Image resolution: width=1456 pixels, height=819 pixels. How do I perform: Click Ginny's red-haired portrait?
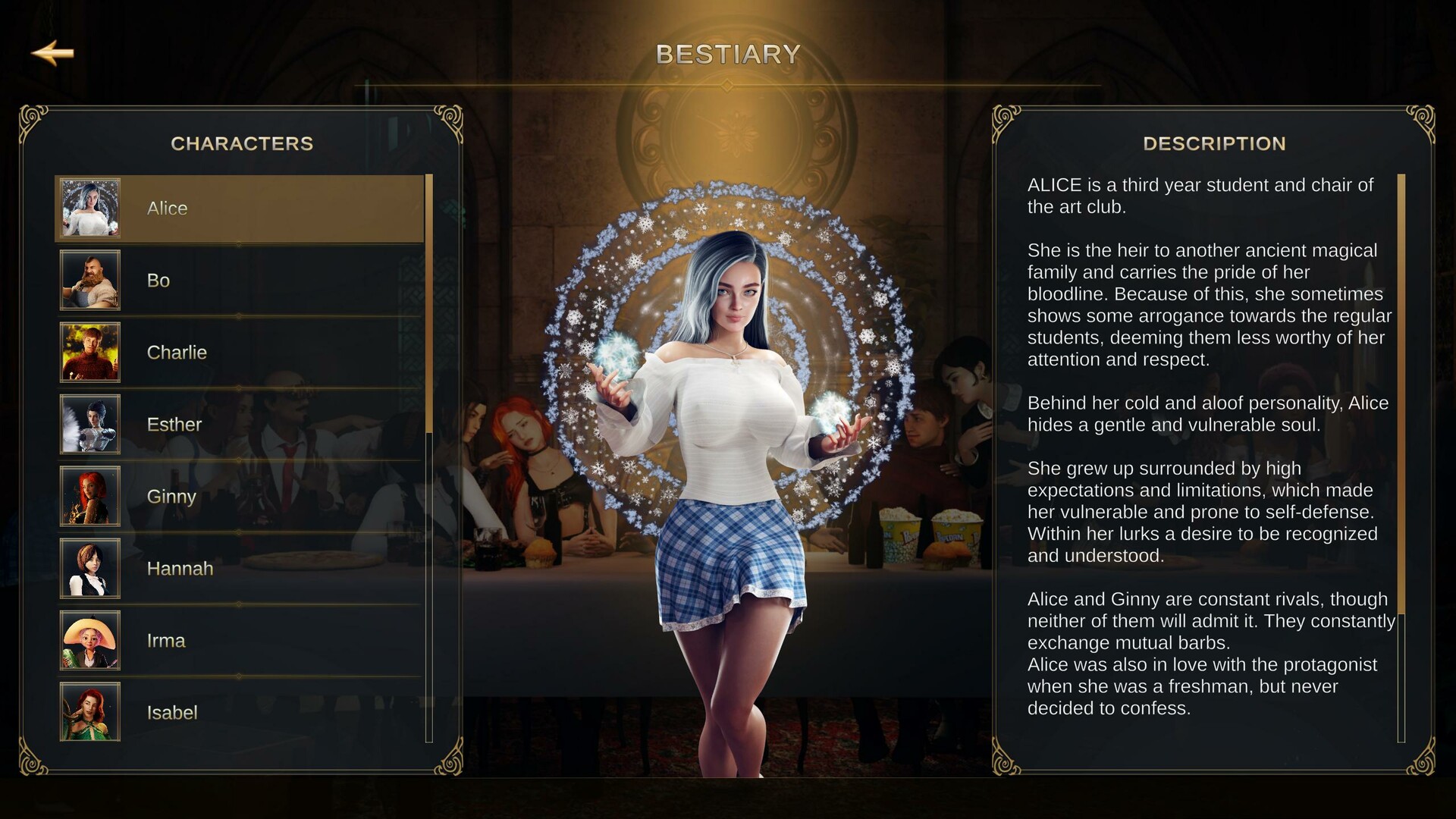(89, 496)
